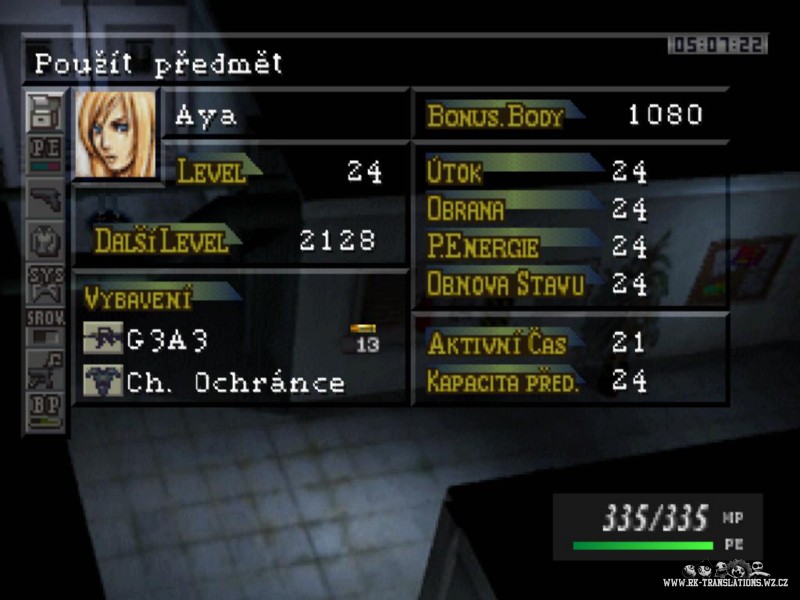Image resolution: width=800 pixels, height=600 pixels.
Task: Click Aya's character portrait
Action: point(116,134)
